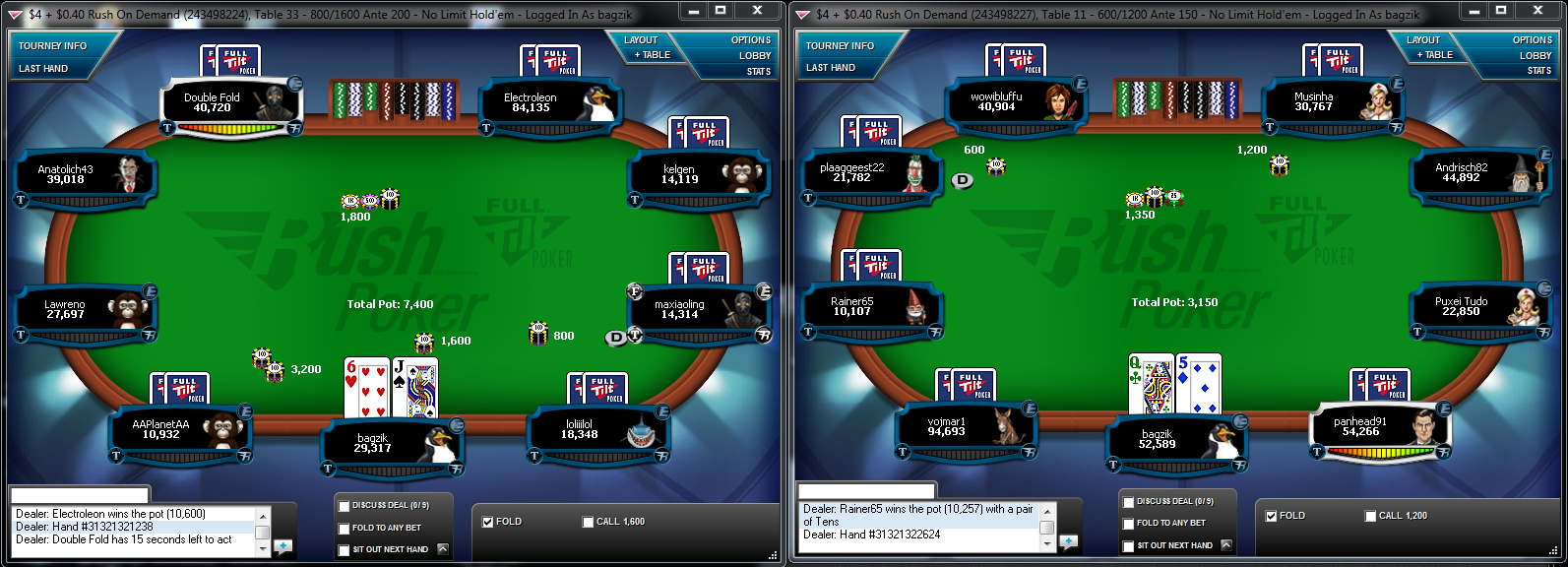
Task: Tick Discuss Deal on Table 33
Action: (x=344, y=506)
